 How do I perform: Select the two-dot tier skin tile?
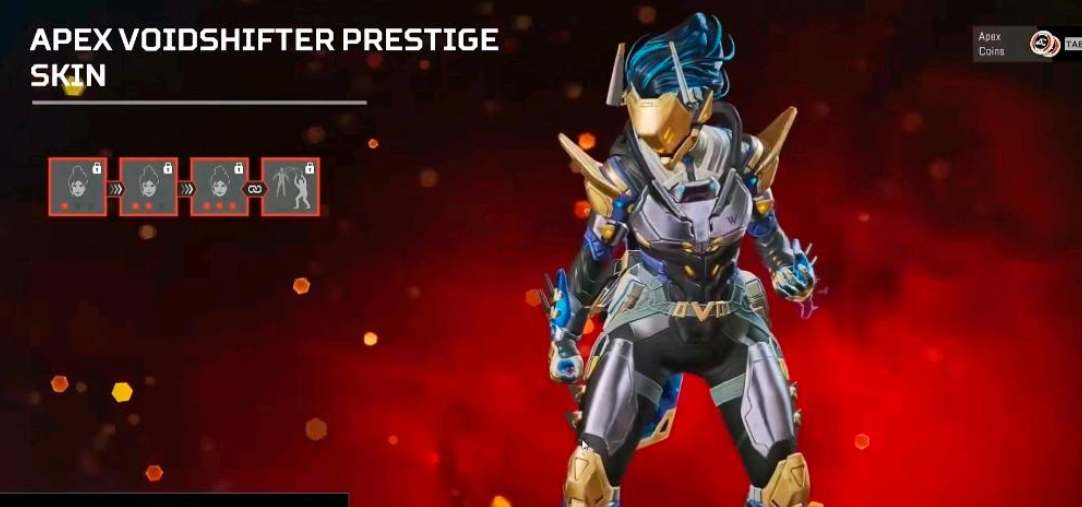coord(149,186)
